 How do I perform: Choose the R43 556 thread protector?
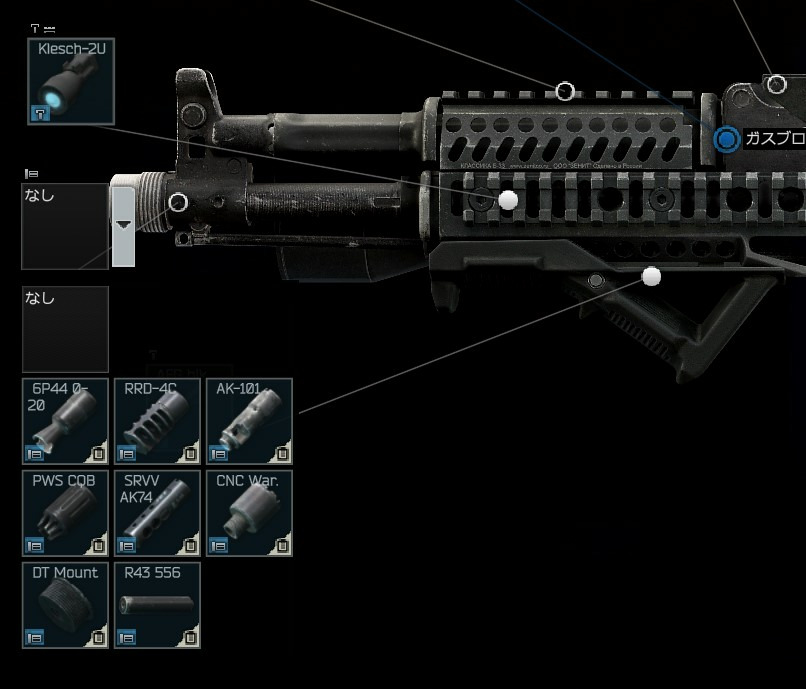coord(157,605)
